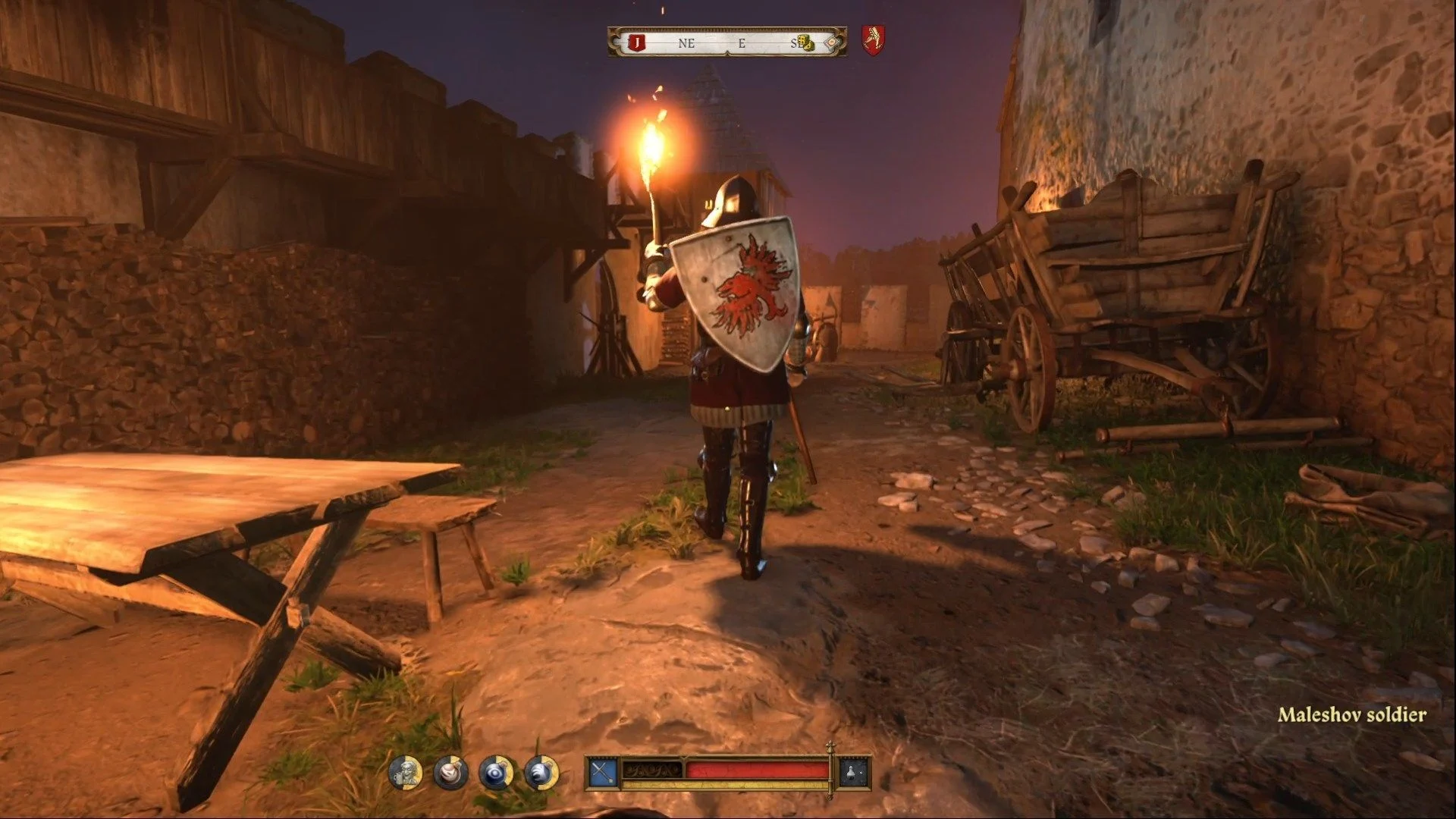Select the yellow dice marker on the compass
This screenshot has height=819, width=1456.
[807, 43]
